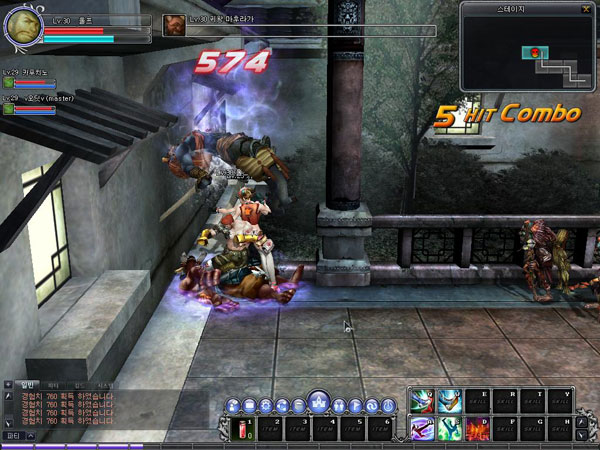Use the fiery D skill
600x450 pixels.
tap(477, 428)
